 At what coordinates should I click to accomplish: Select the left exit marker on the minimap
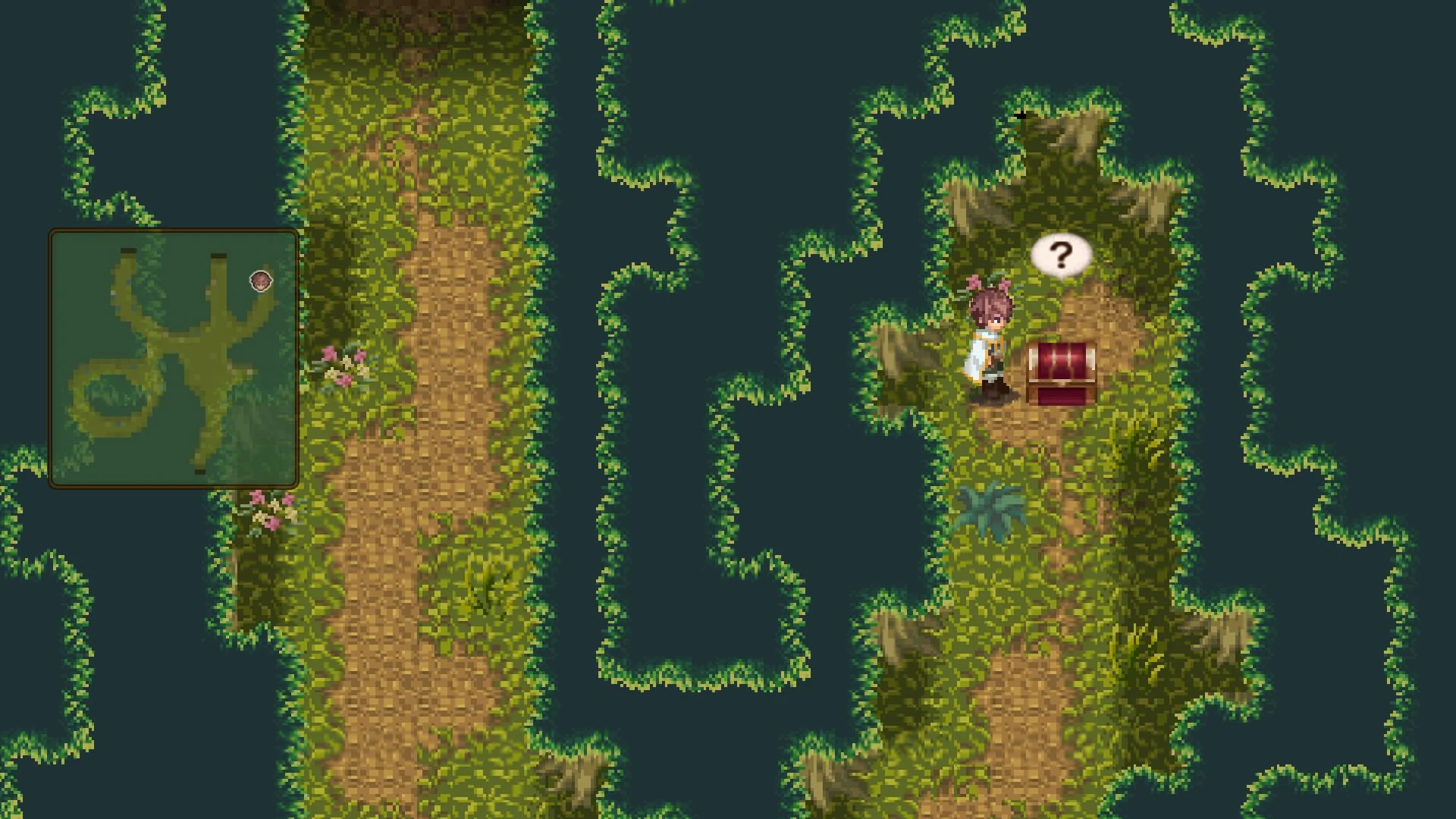[127, 250]
